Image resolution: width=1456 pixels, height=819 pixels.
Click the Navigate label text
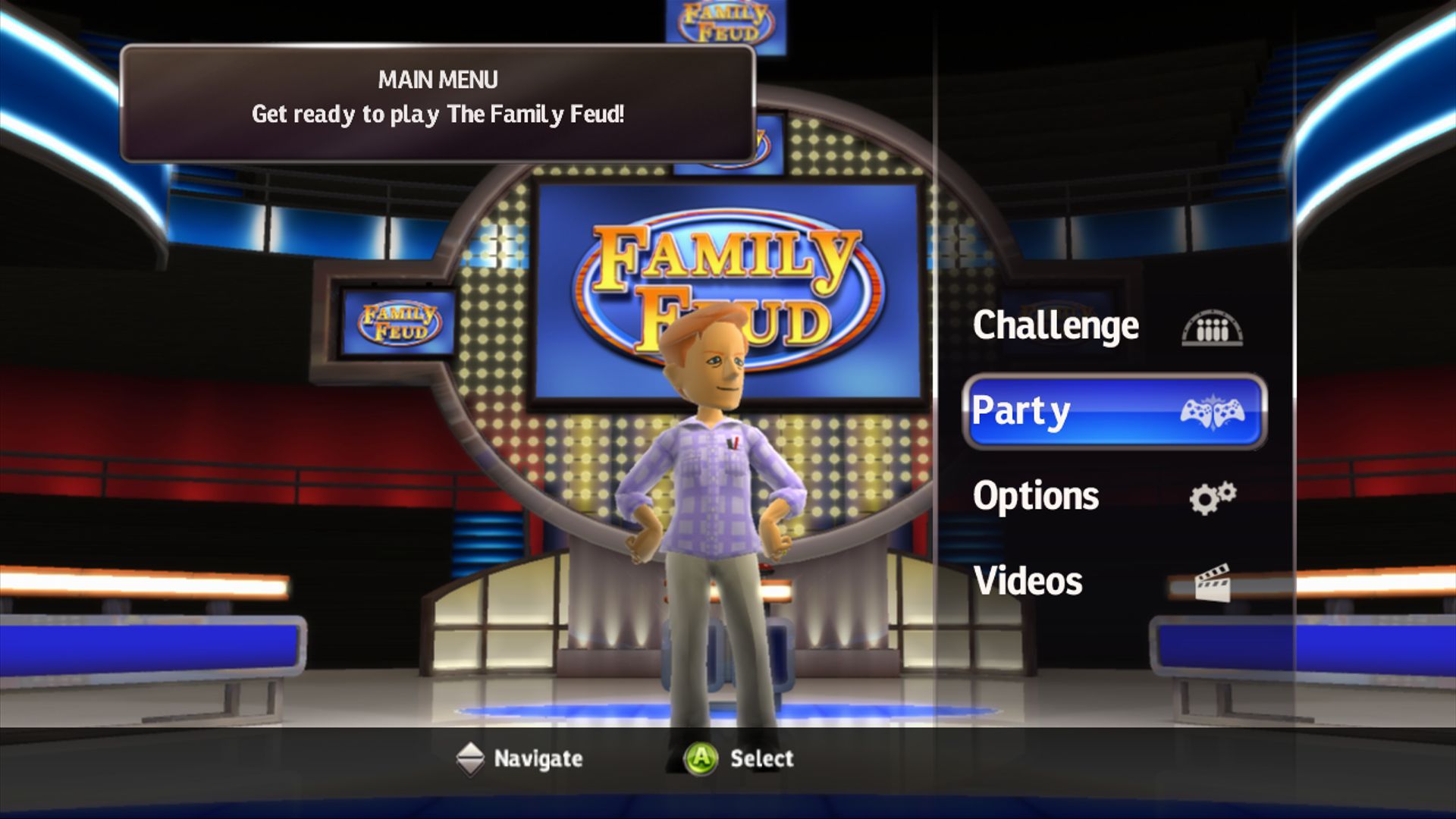[x=538, y=758]
